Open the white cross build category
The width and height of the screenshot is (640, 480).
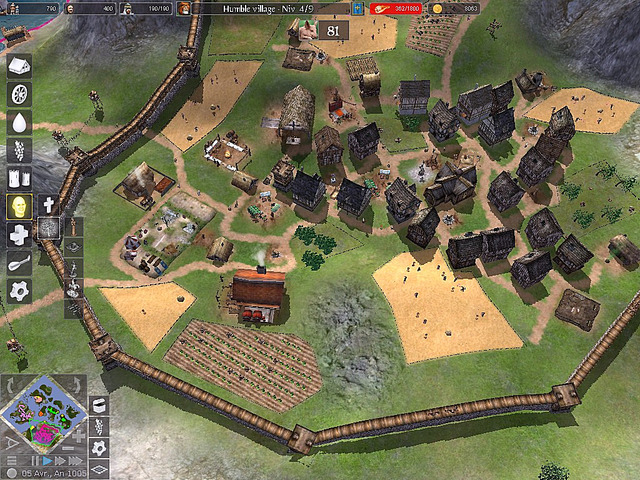click(x=19, y=234)
